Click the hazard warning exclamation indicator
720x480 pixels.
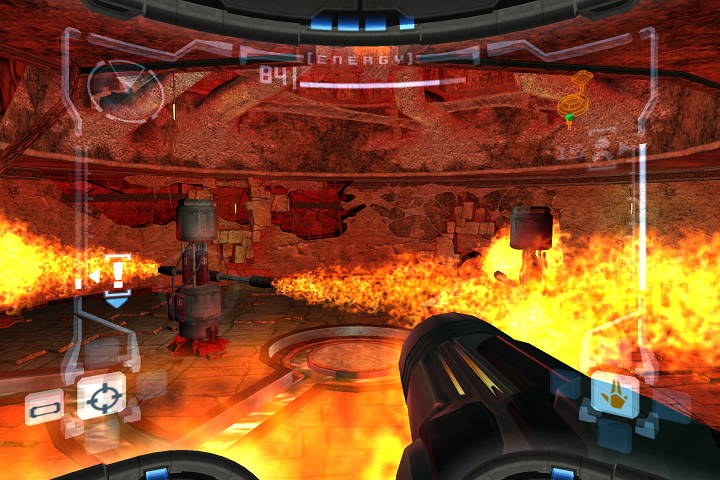pyautogui.click(x=118, y=270)
